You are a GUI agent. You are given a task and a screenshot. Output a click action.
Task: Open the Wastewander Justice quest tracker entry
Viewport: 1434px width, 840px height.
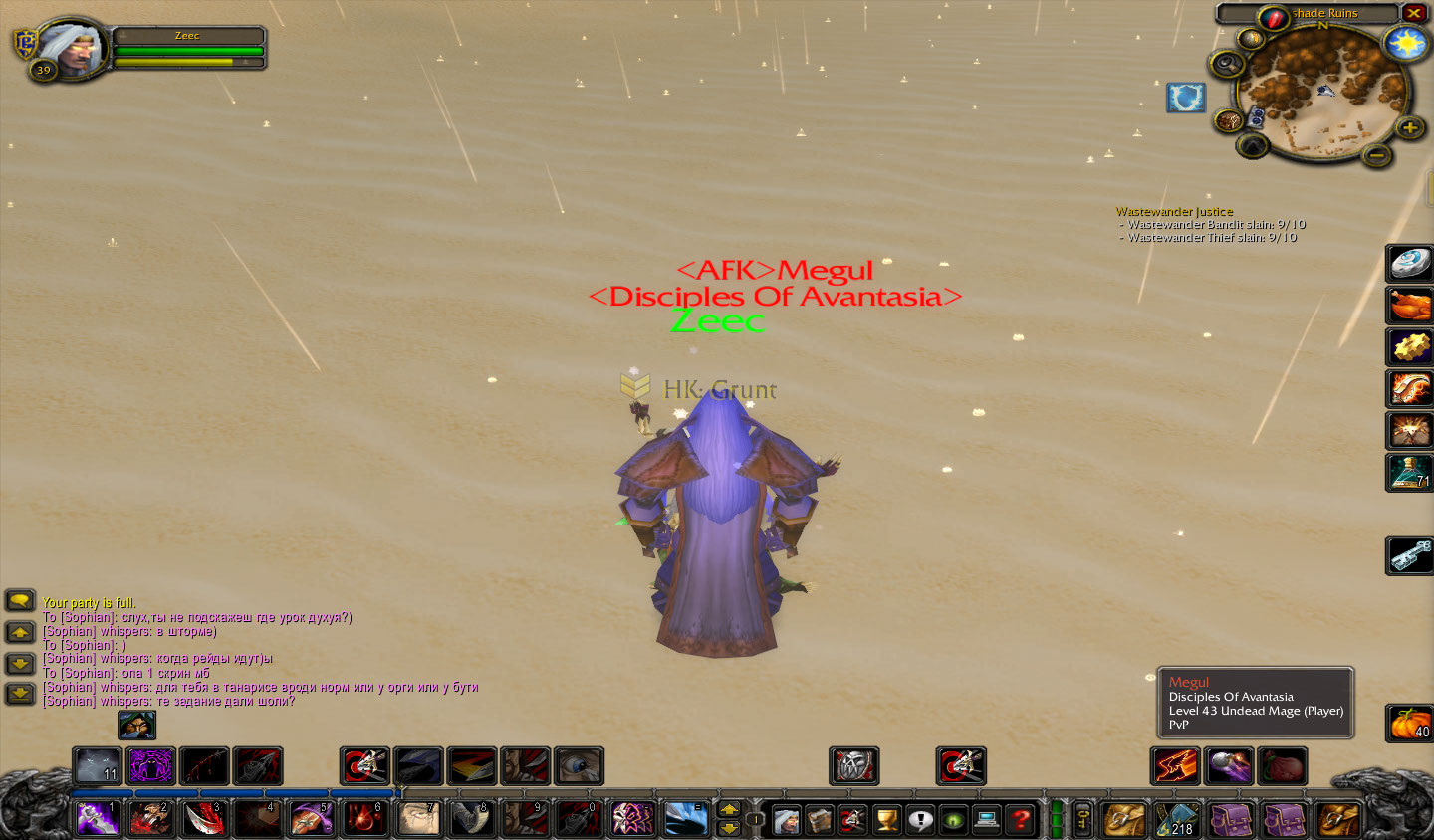pos(1174,211)
